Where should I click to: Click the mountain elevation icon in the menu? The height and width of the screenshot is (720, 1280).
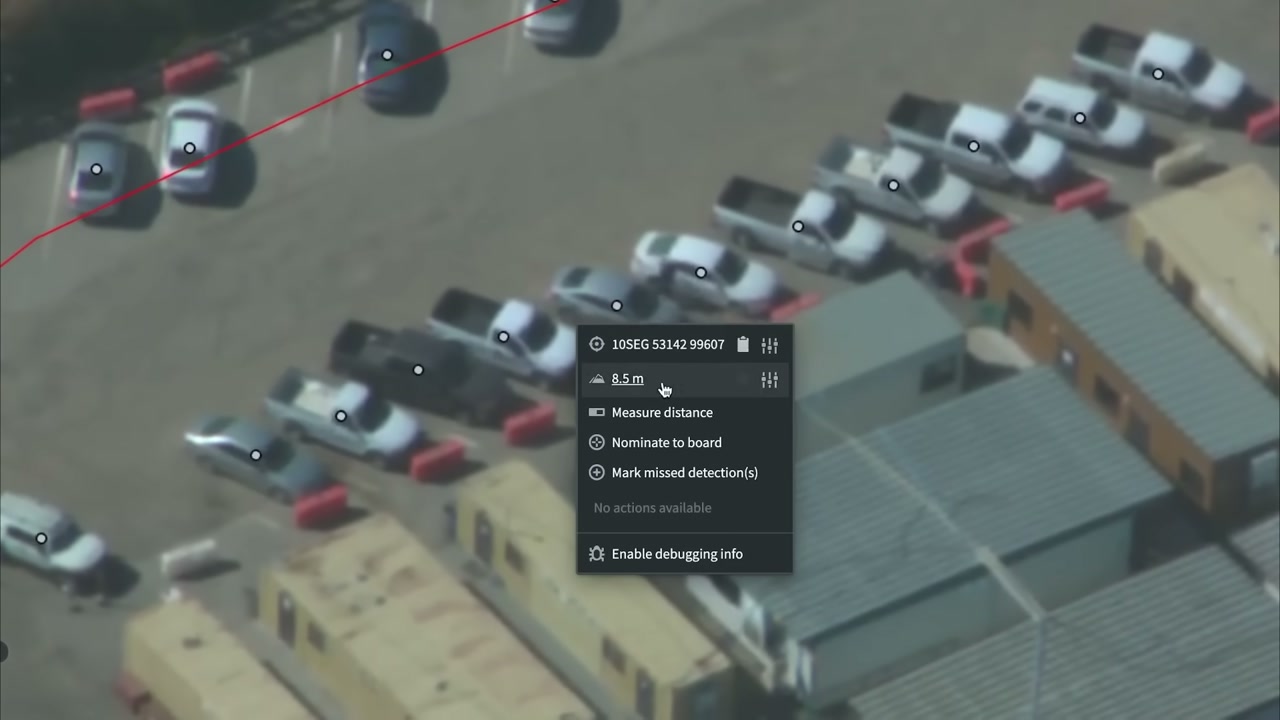pyautogui.click(x=596, y=379)
